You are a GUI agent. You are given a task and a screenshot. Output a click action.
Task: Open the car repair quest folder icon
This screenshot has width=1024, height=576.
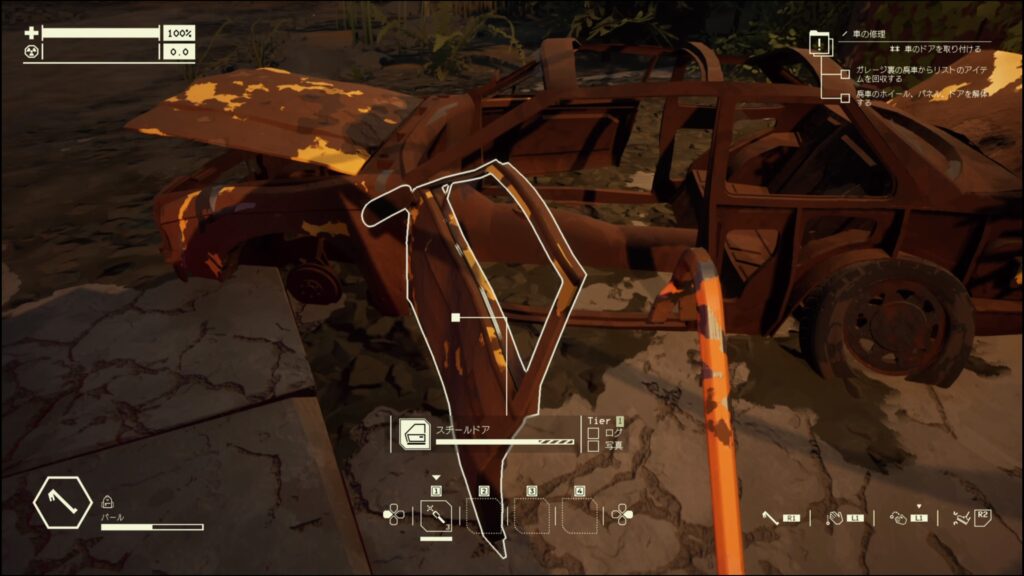click(820, 43)
